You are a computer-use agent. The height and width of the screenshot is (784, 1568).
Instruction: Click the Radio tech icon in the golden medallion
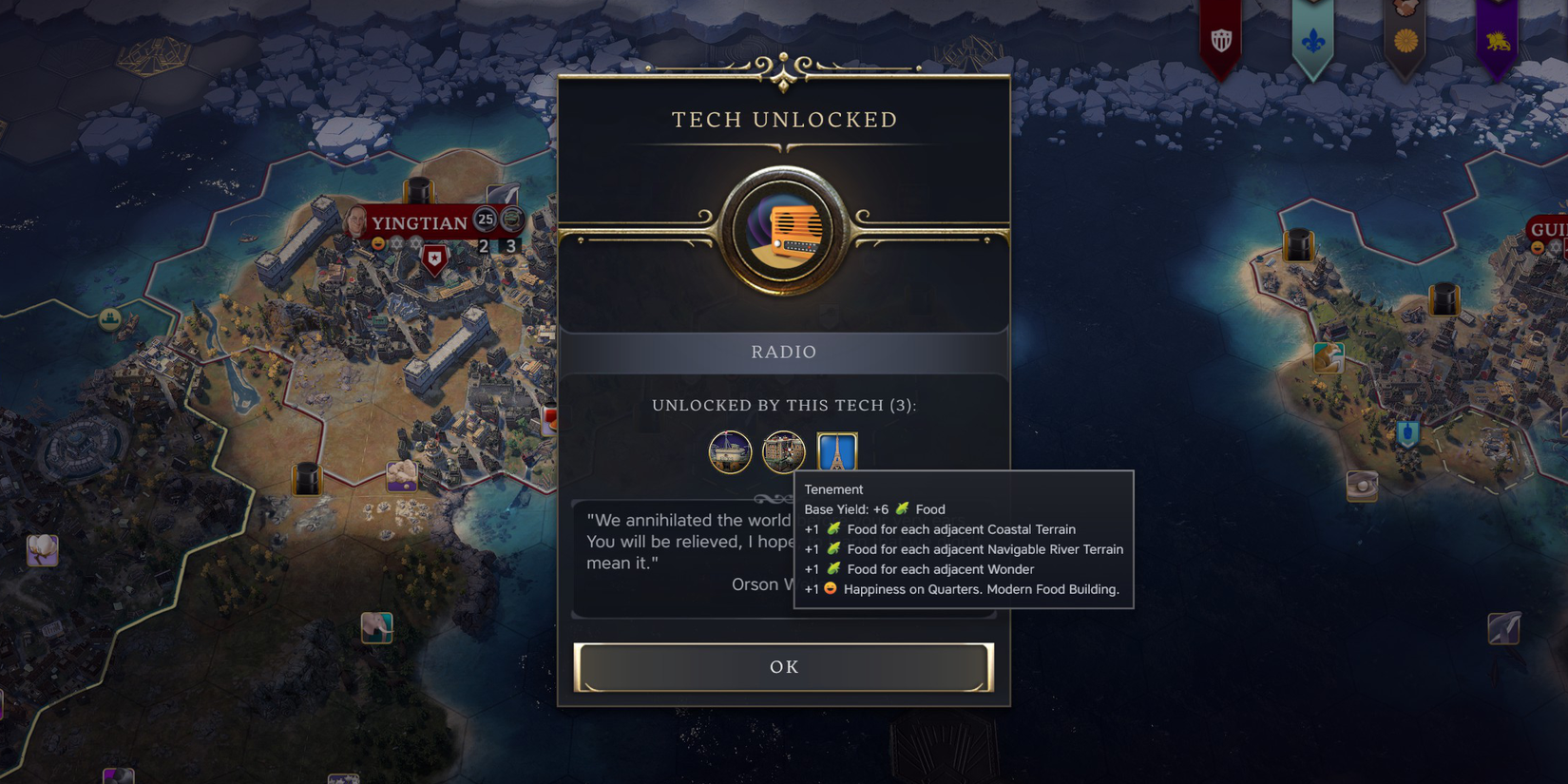pyautogui.click(x=783, y=231)
